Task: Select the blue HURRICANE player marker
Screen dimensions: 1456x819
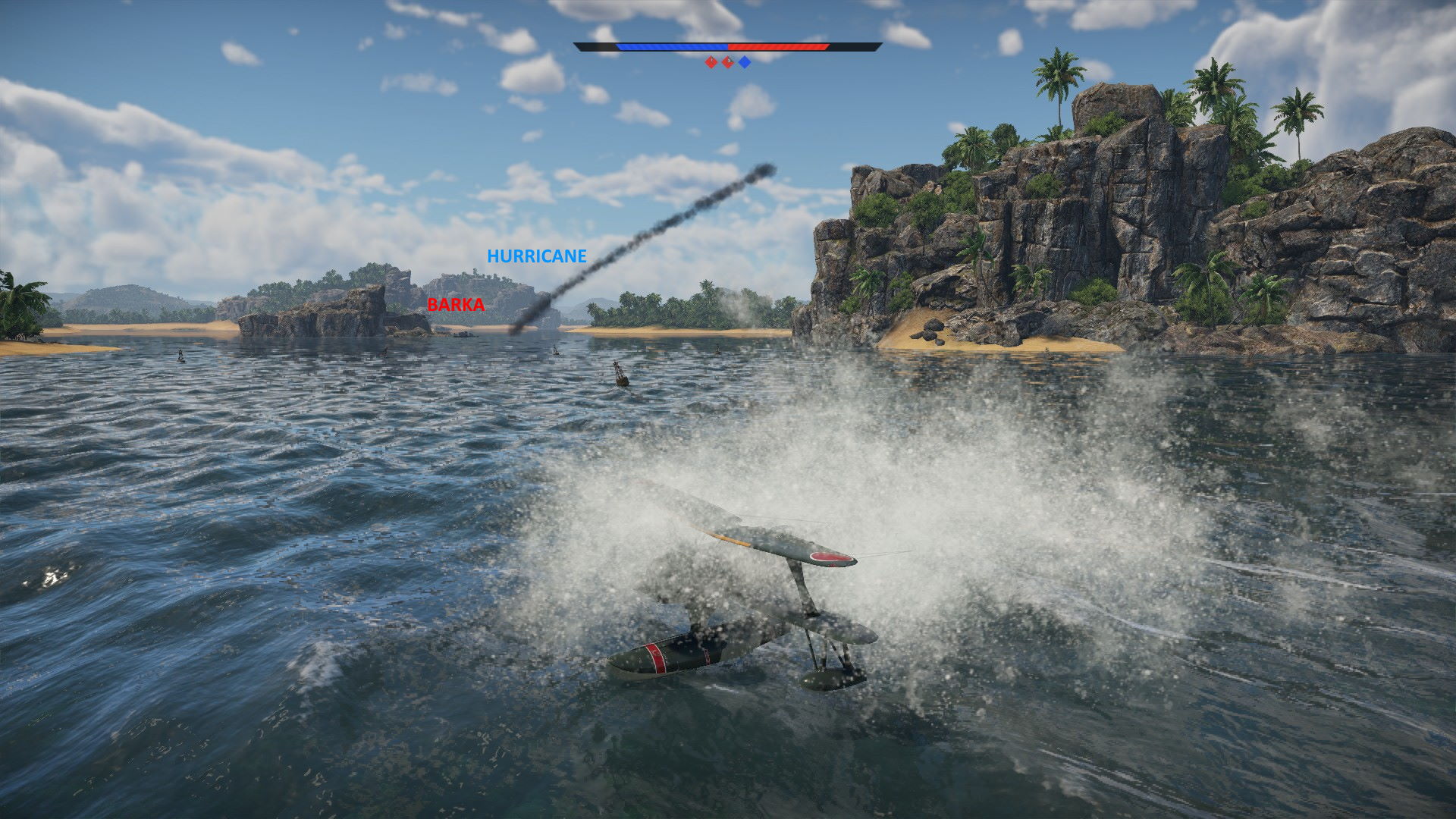Action: coord(536,256)
